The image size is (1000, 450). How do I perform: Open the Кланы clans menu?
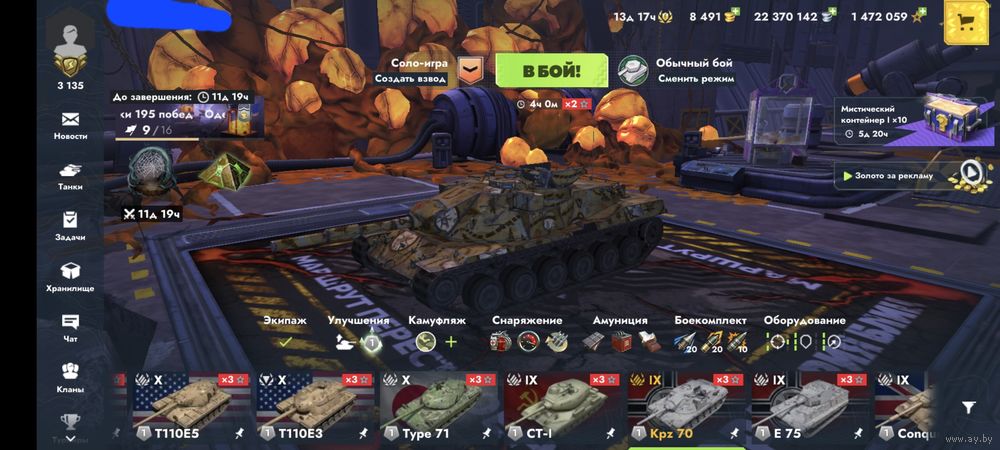coord(70,378)
